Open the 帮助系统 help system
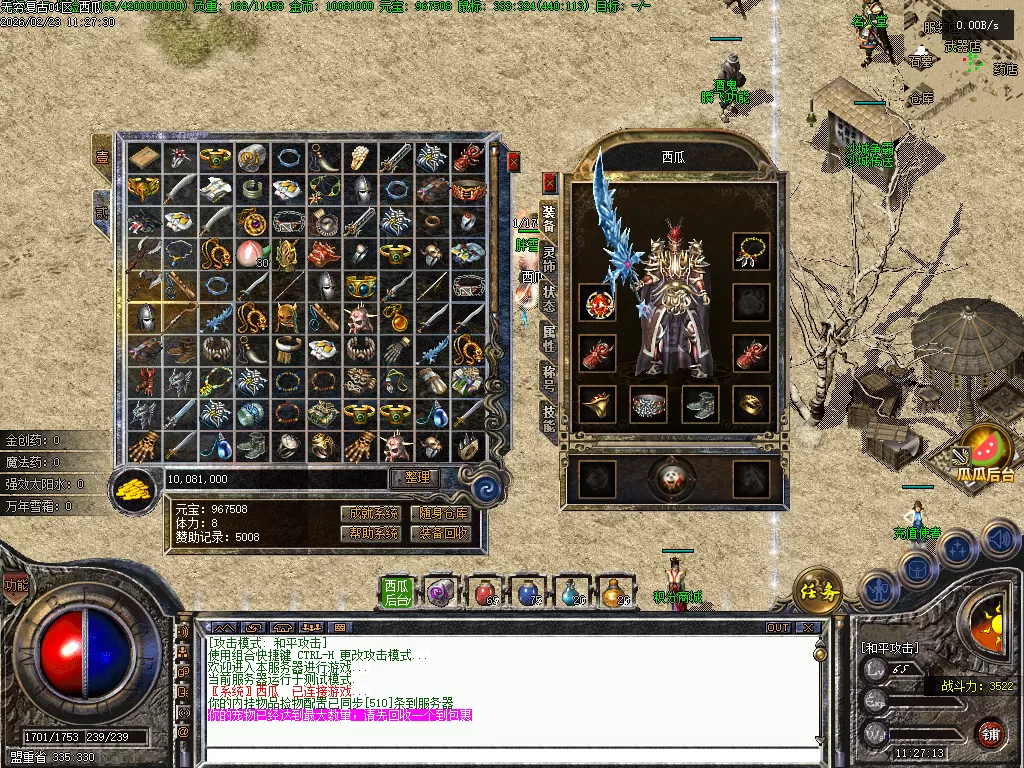 (x=369, y=534)
